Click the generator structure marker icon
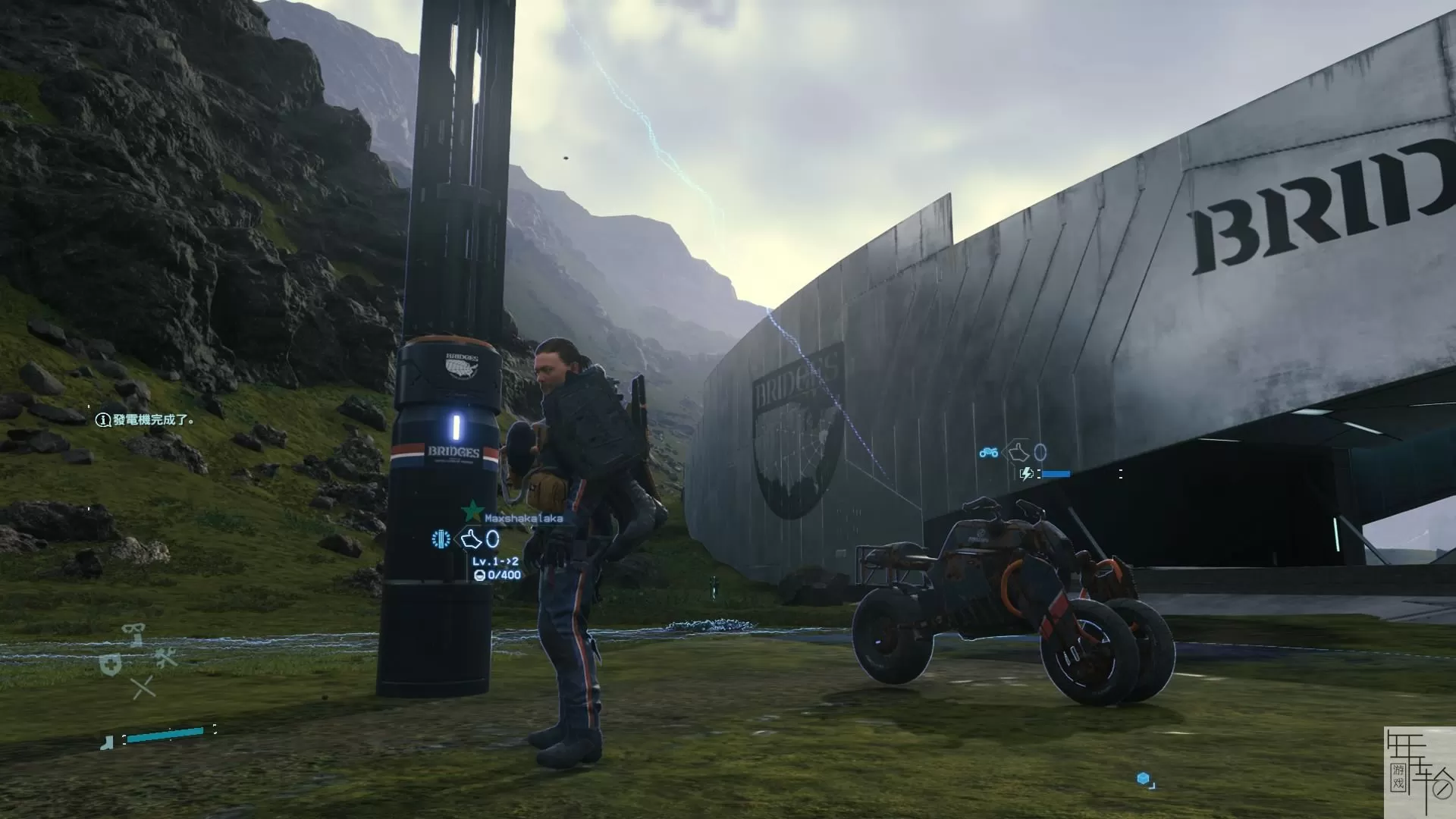Image resolution: width=1456 pixels, height=819 pixels. pyautogui.click(x=441, y=539)
